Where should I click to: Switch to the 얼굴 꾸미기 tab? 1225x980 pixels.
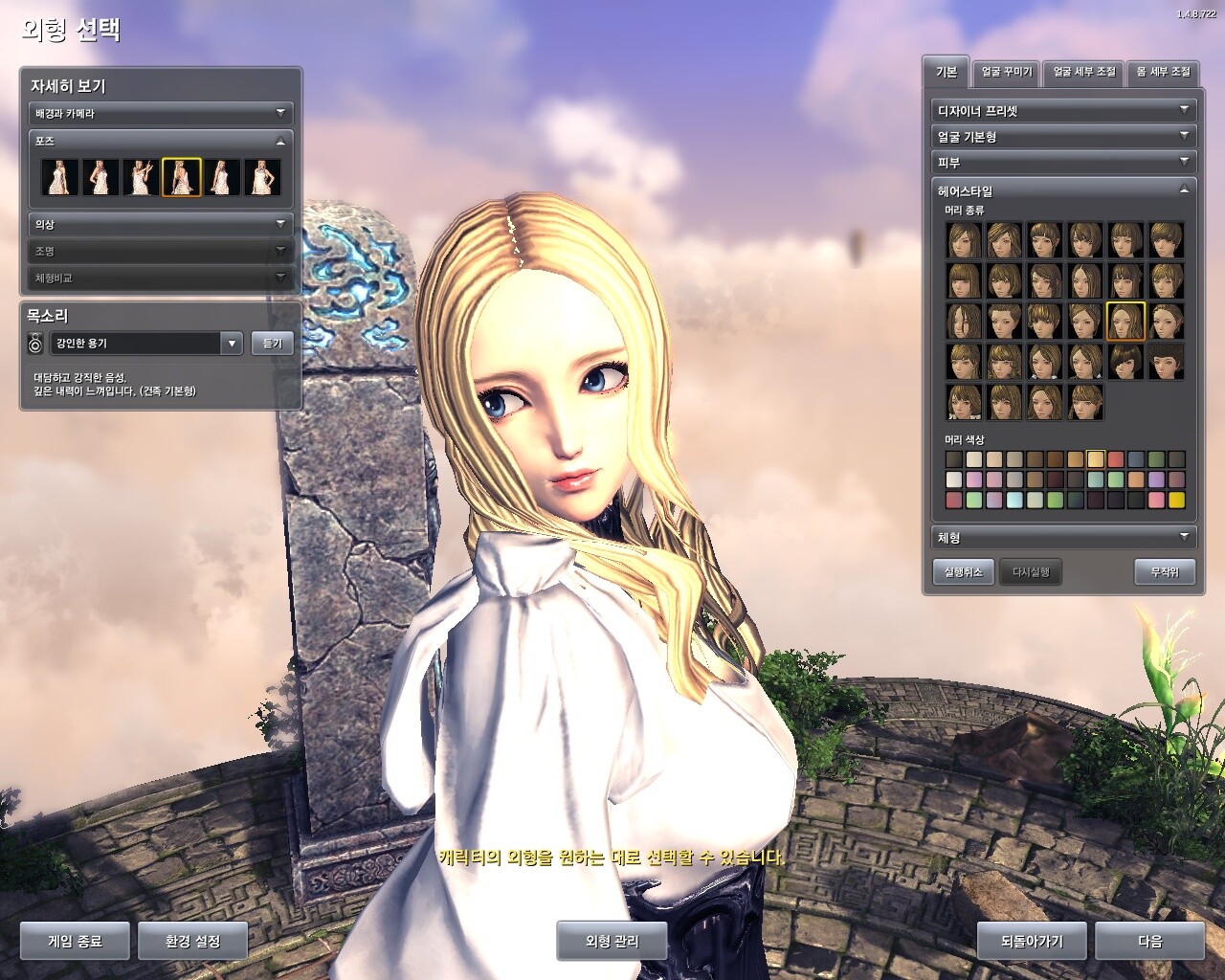coord(1007,72)
